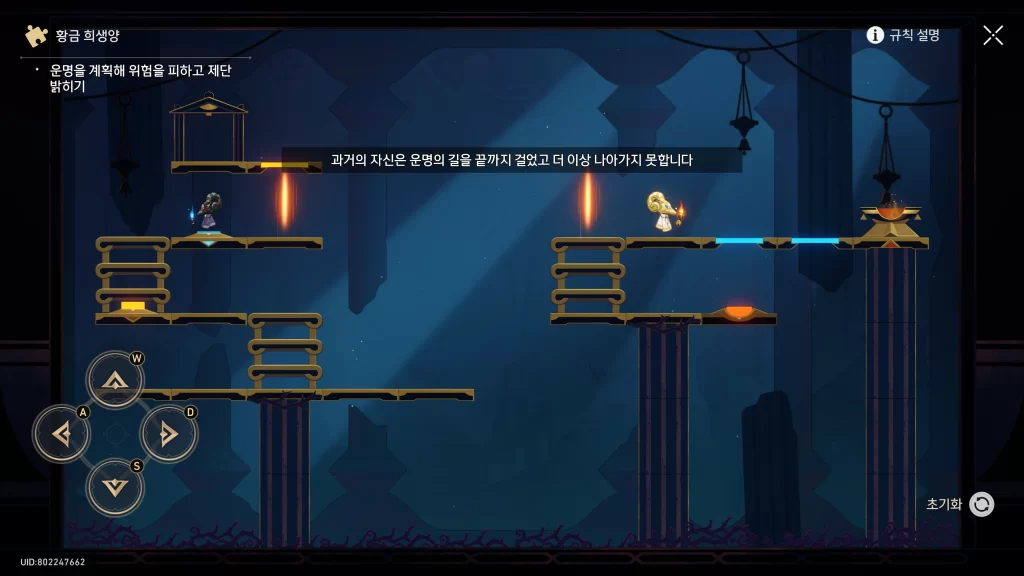Image resolution: width=1024 pixels, height=576 pixels.
Task: Tap the left arrow A direction button
Action: coord(61,434)
